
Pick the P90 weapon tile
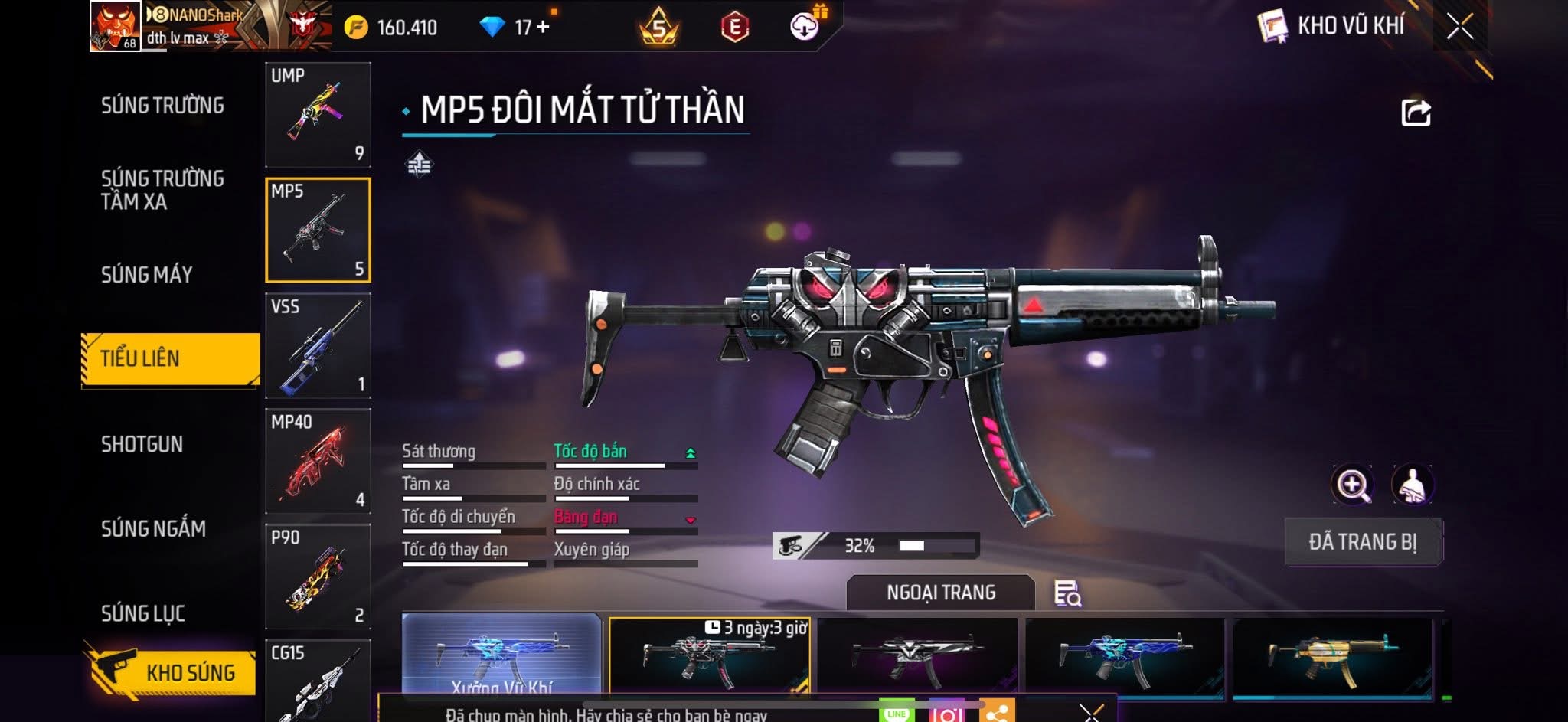[318, 577]
